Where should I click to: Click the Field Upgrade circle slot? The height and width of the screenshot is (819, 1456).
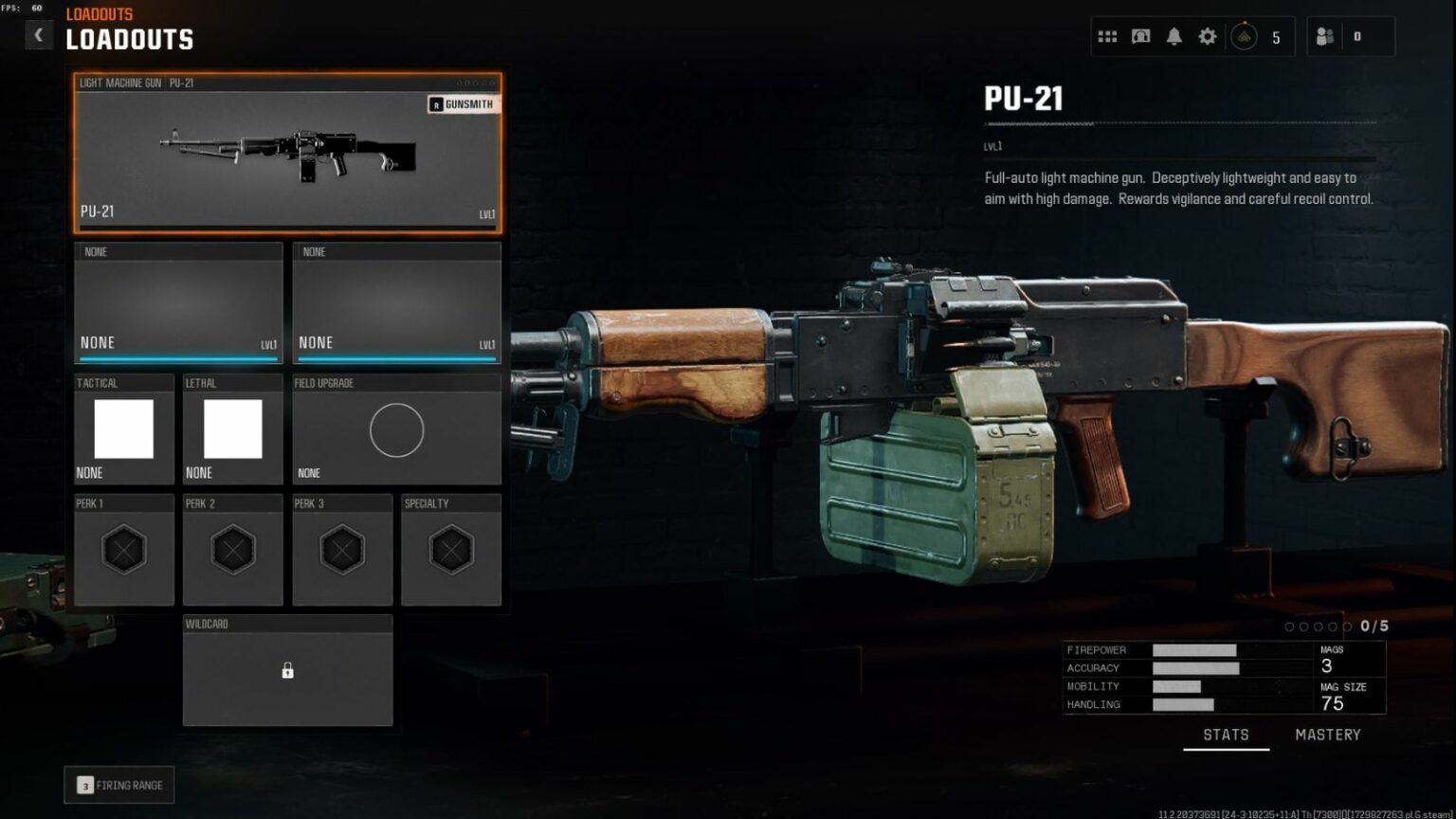pos(396,429)
